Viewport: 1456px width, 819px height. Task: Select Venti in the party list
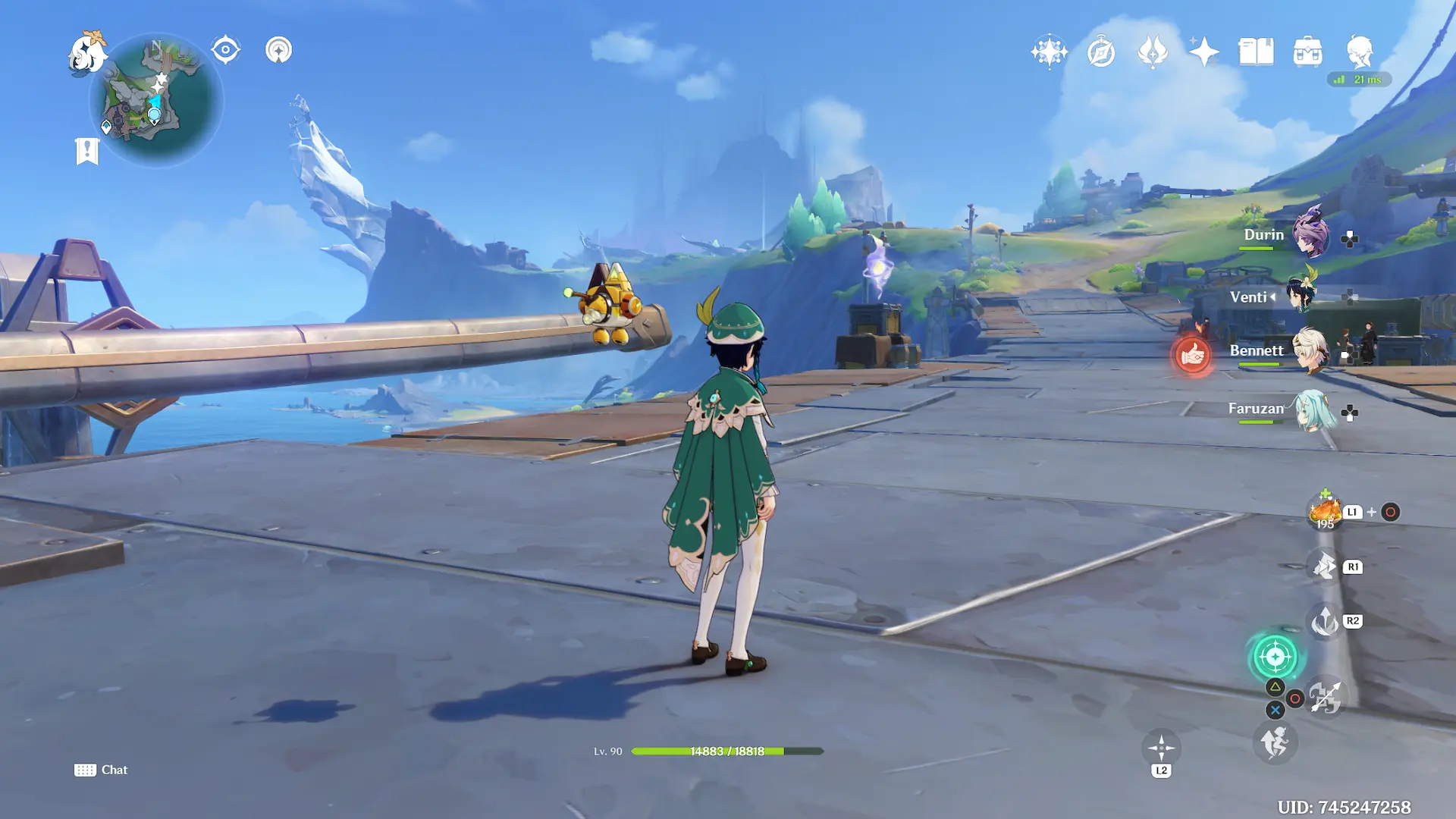click(x=1301, y=294)
